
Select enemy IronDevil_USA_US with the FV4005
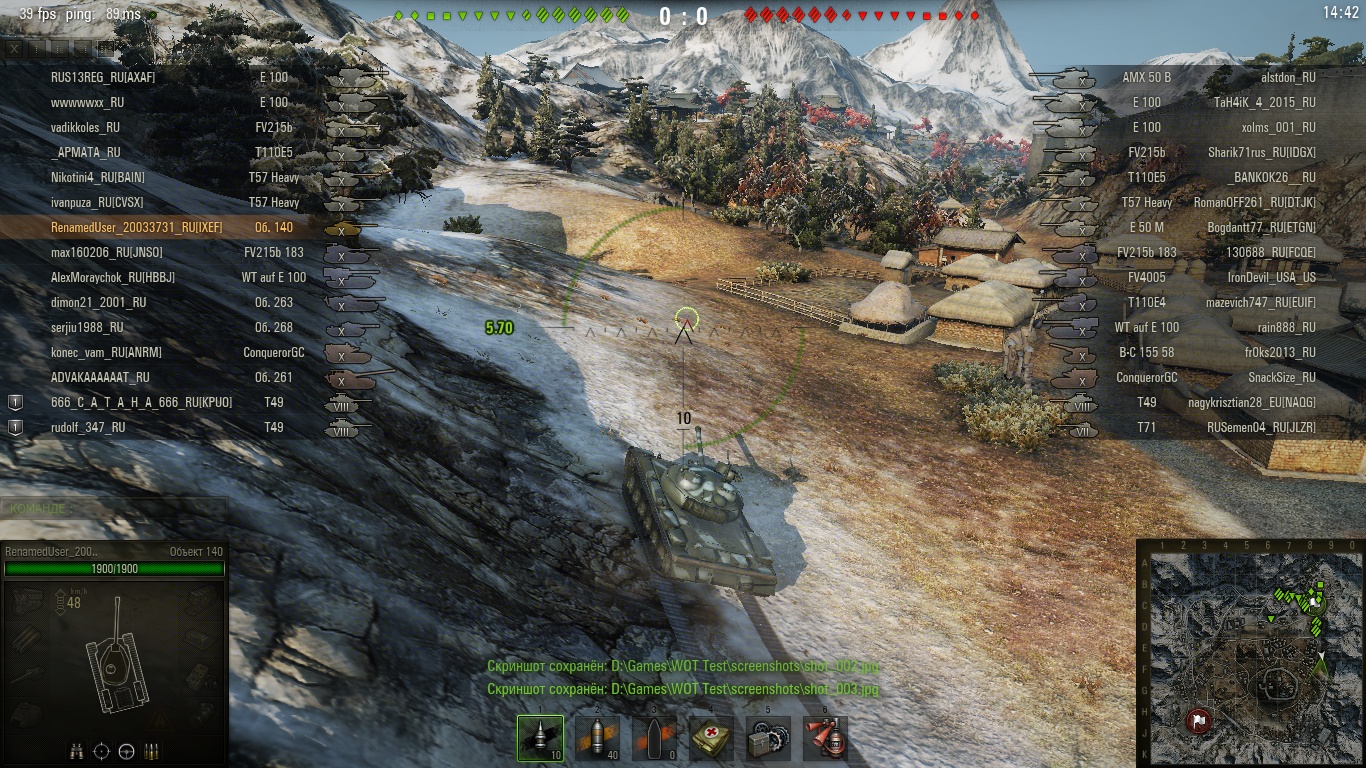(1271, 277)
